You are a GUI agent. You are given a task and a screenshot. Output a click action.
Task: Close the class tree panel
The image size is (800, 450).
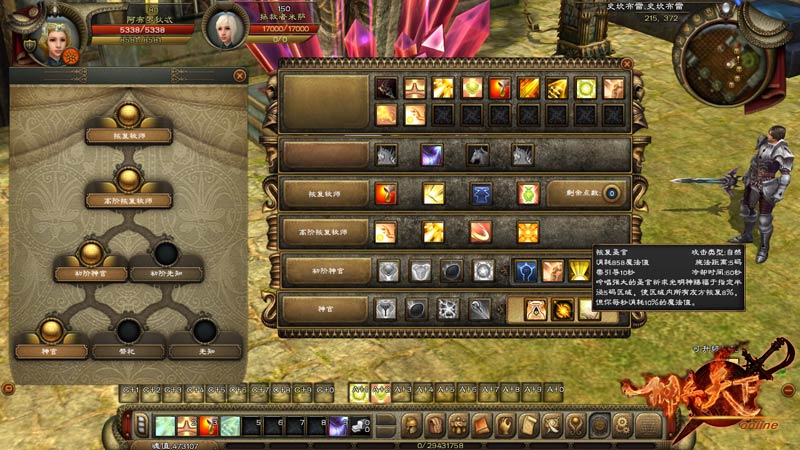pyautogui.click(x=240, y=75)
